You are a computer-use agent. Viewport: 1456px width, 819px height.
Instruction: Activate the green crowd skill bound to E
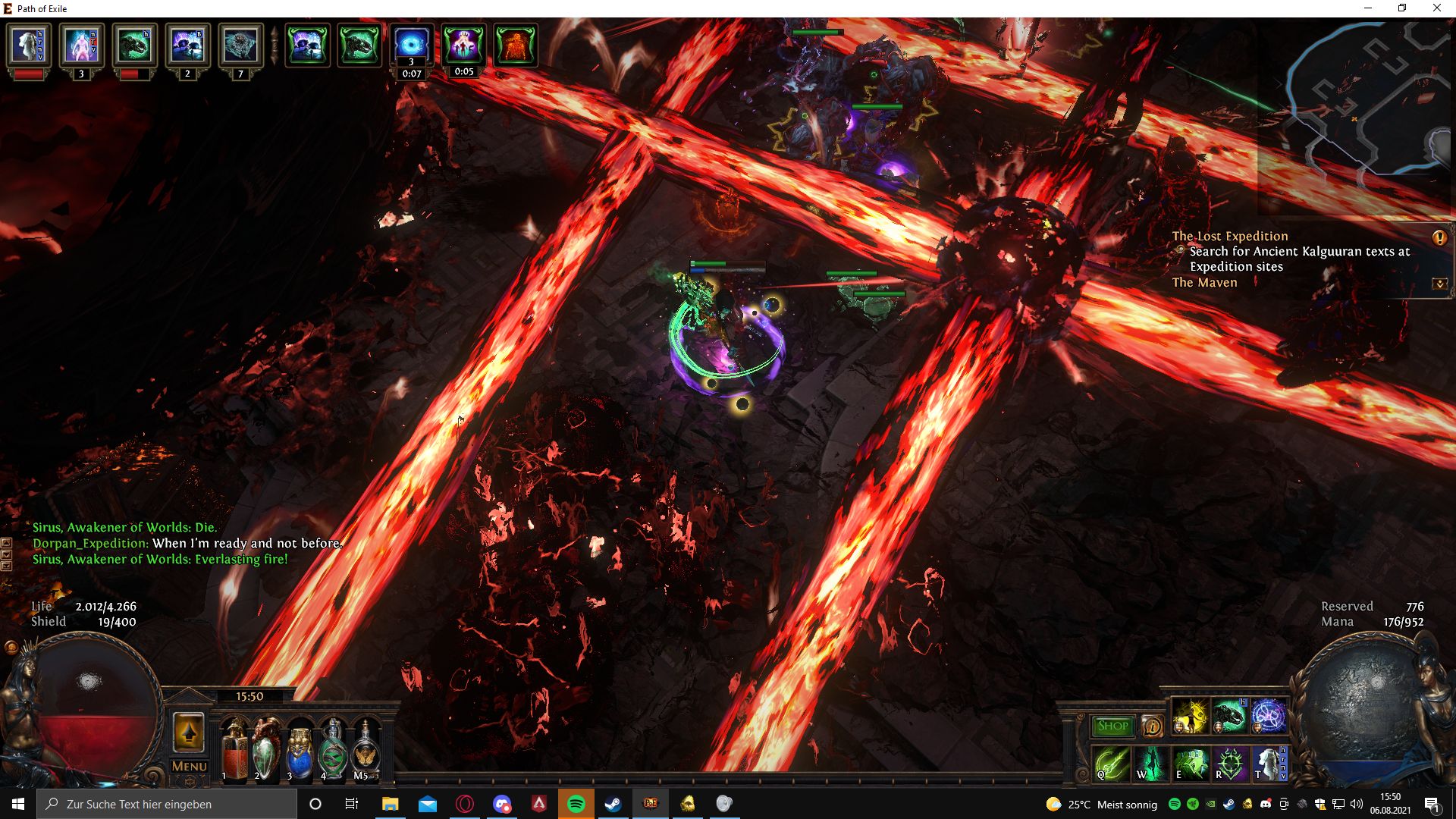point(1191,762)
